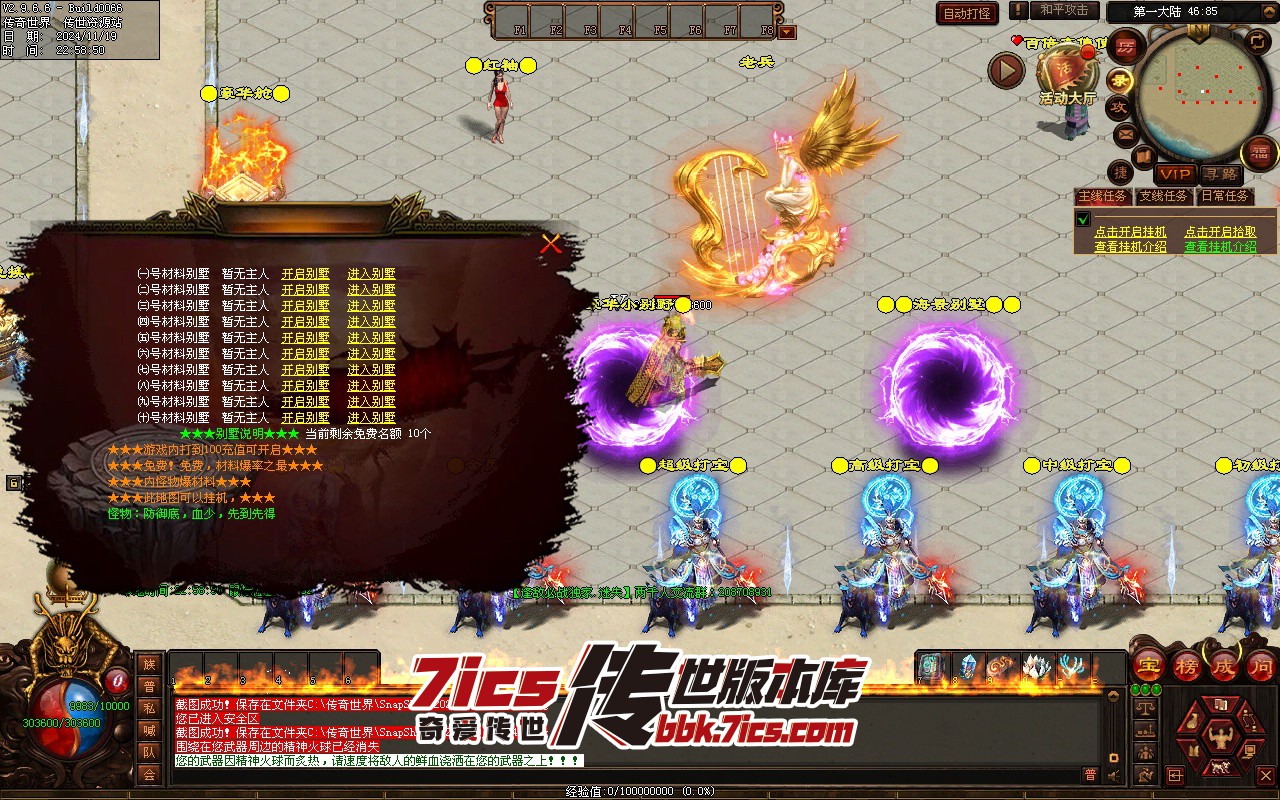This screenshot has height=800, width=1280.
Task: Toggle the green checkbox in the quest panel
Action: pyautogui.click(x=1082, y=219)
